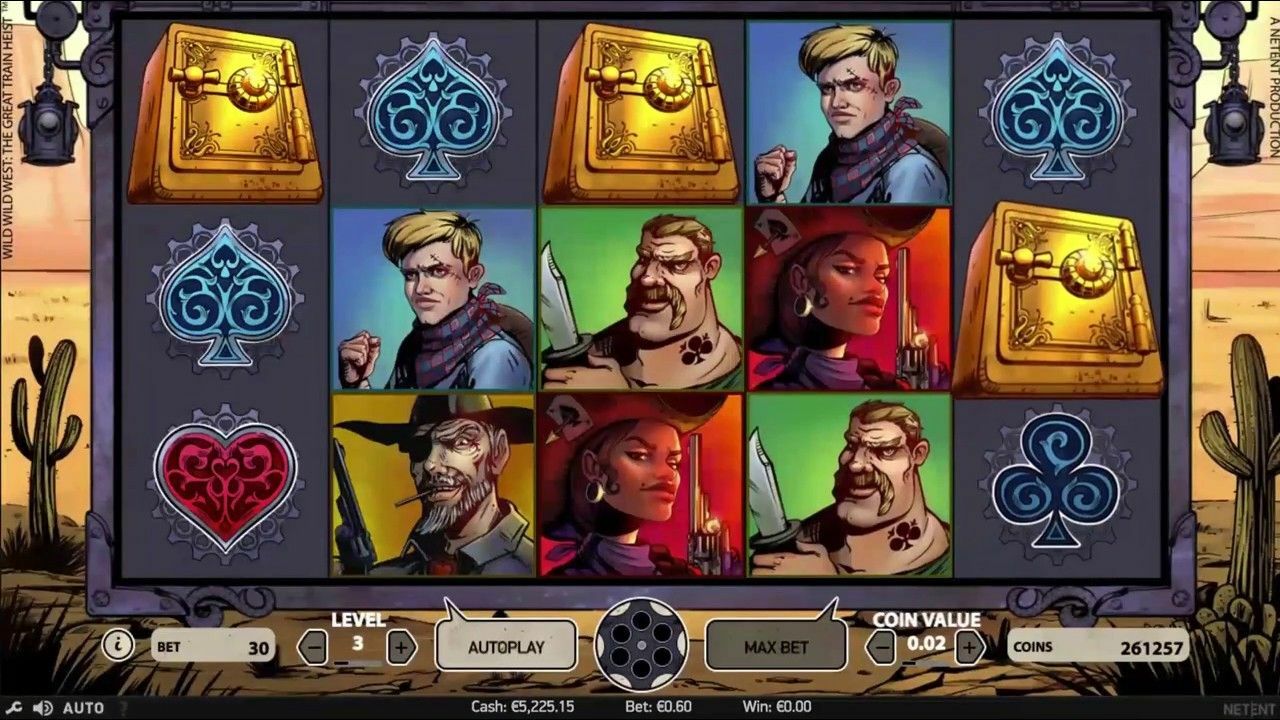The height and width of the screenshot is (720, 1280).
Task: Increase the bet level with the plus button
Action: pyautogui.click(x=402, y=646)
